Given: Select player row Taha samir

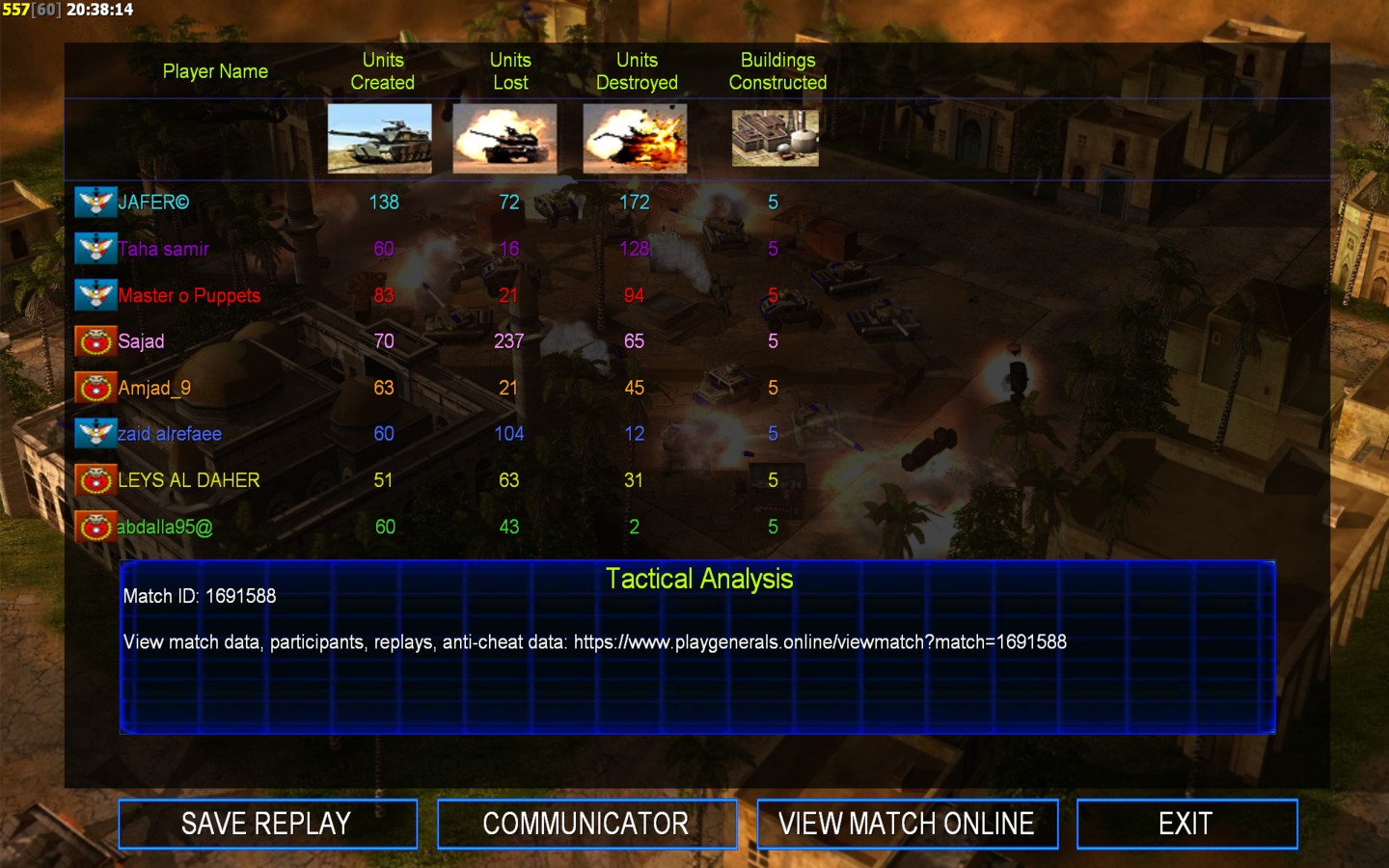Looking at the screenshot, I should 163,249.
